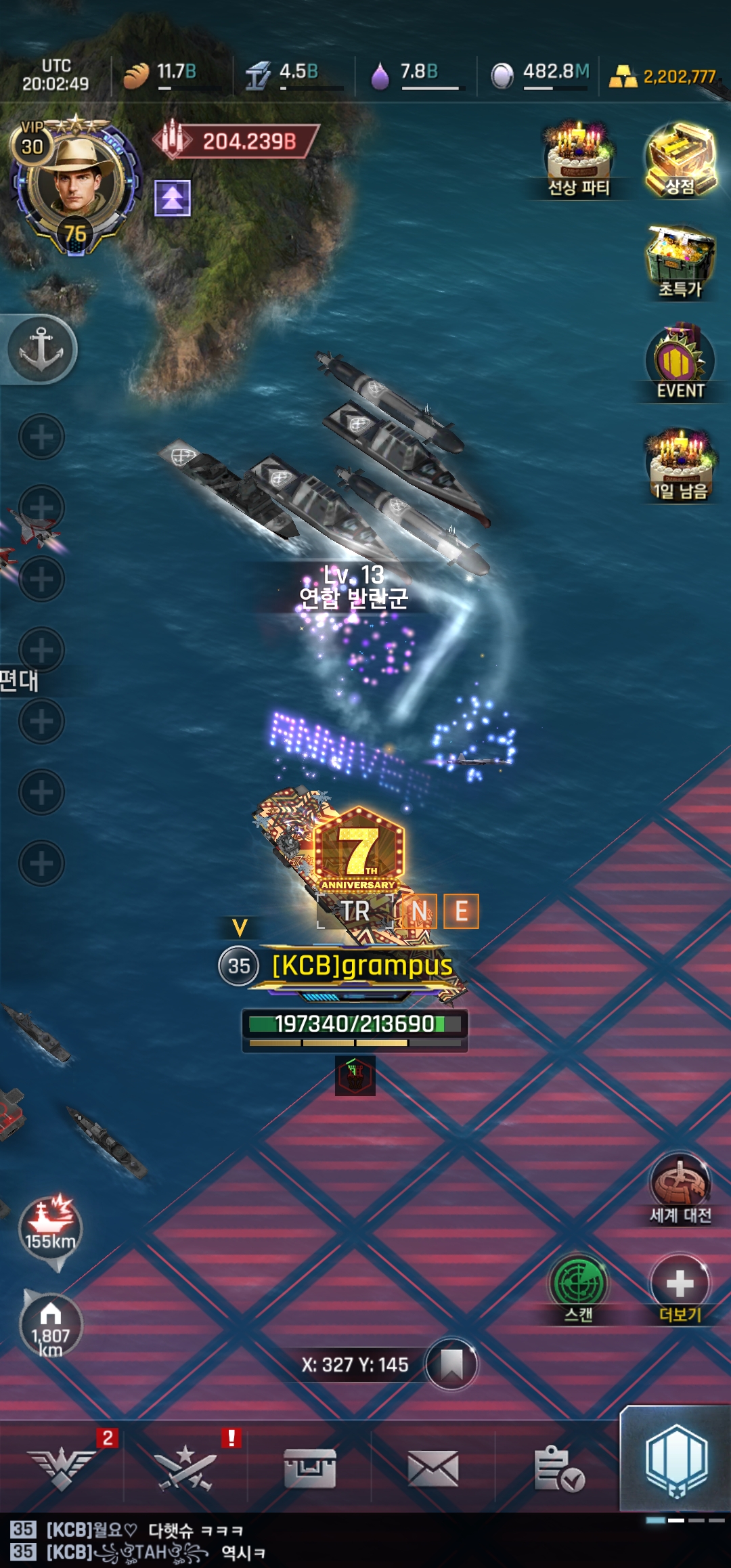Image resolution: width=731 pixels, height=1568 pixels.
Task: Open the 상점 shop
Action: pyautogui.click(x=680, y=159)
